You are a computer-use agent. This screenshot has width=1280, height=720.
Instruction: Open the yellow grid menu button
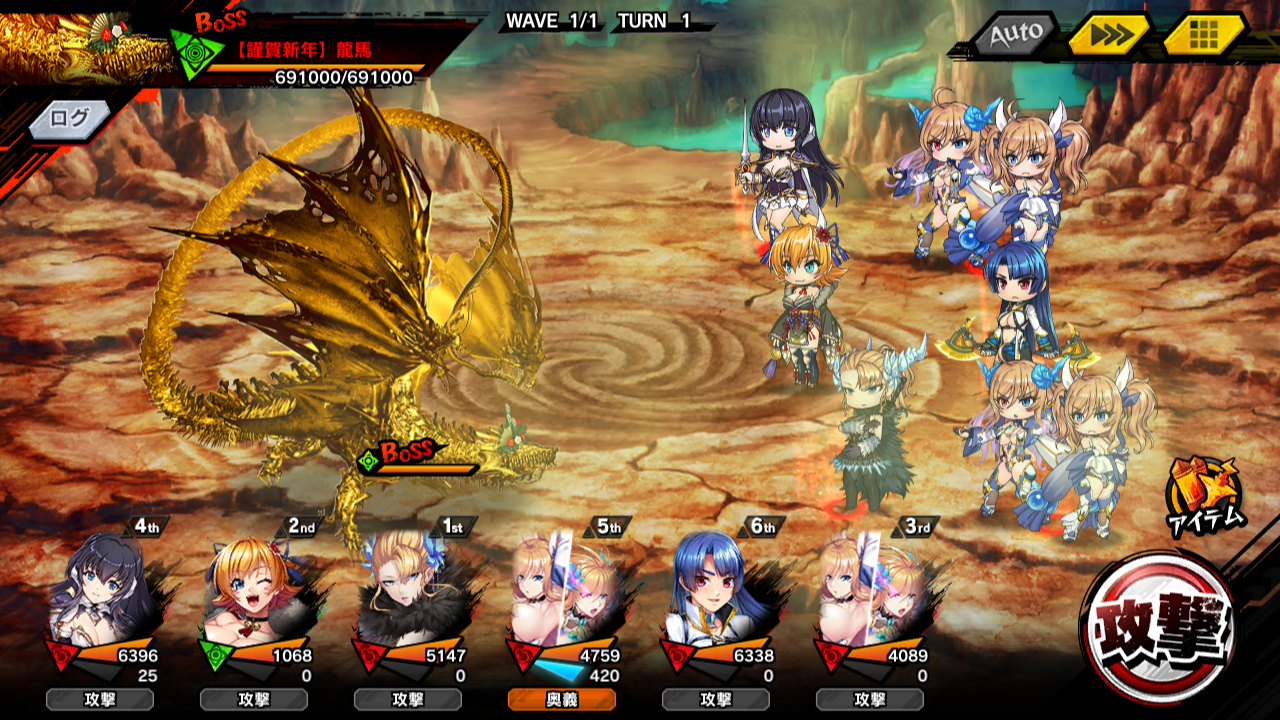(x=1203, y=36)
